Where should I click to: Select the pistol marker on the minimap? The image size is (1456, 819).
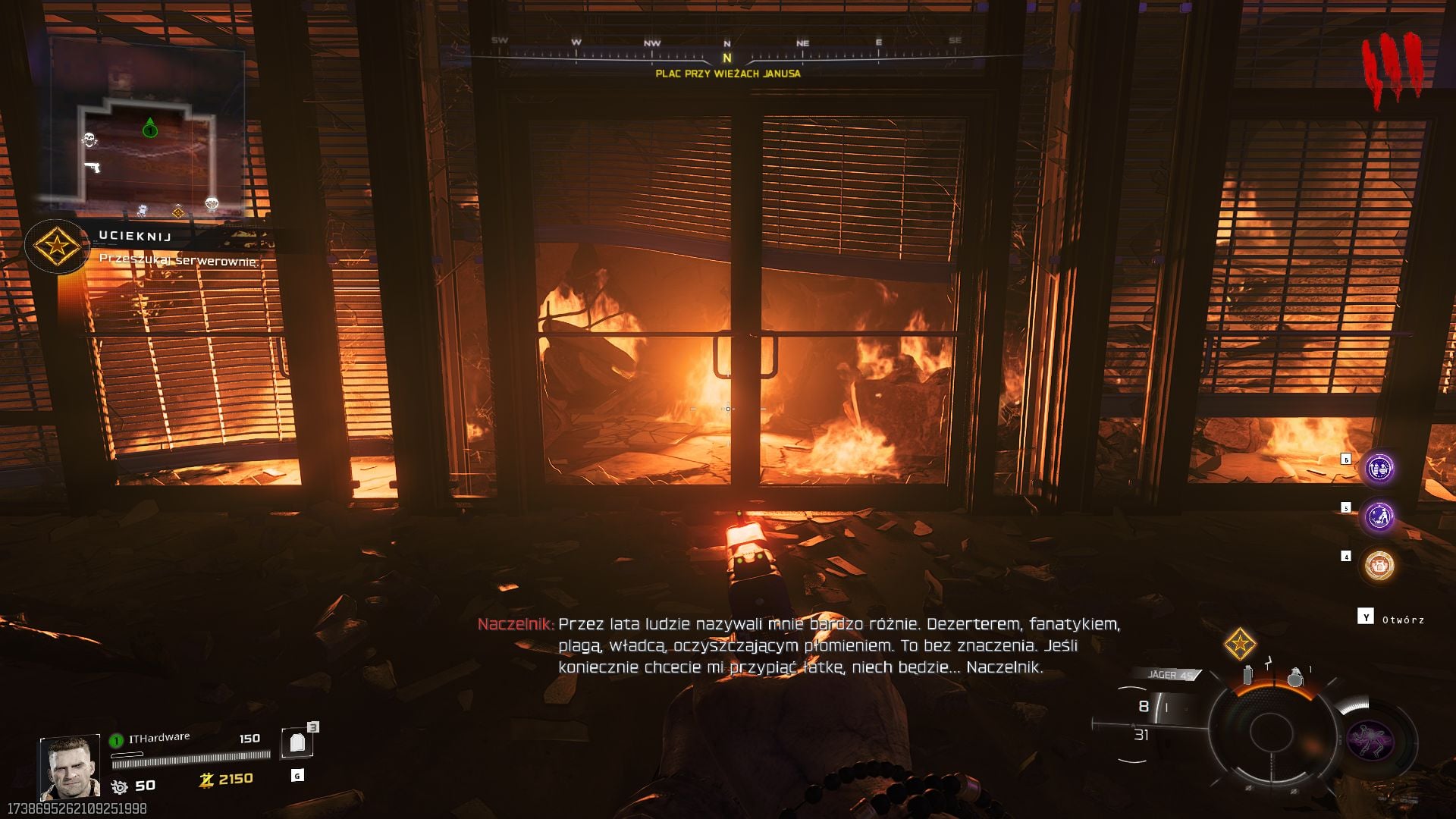tap(93, 167)
